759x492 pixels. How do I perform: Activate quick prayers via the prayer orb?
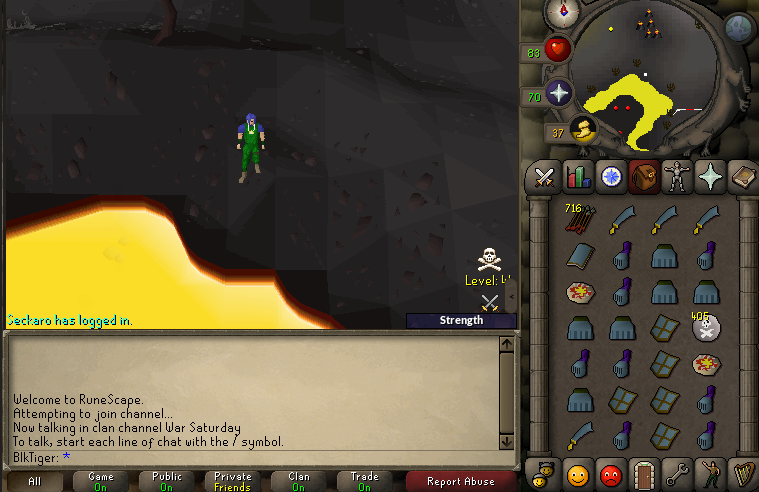558,94
